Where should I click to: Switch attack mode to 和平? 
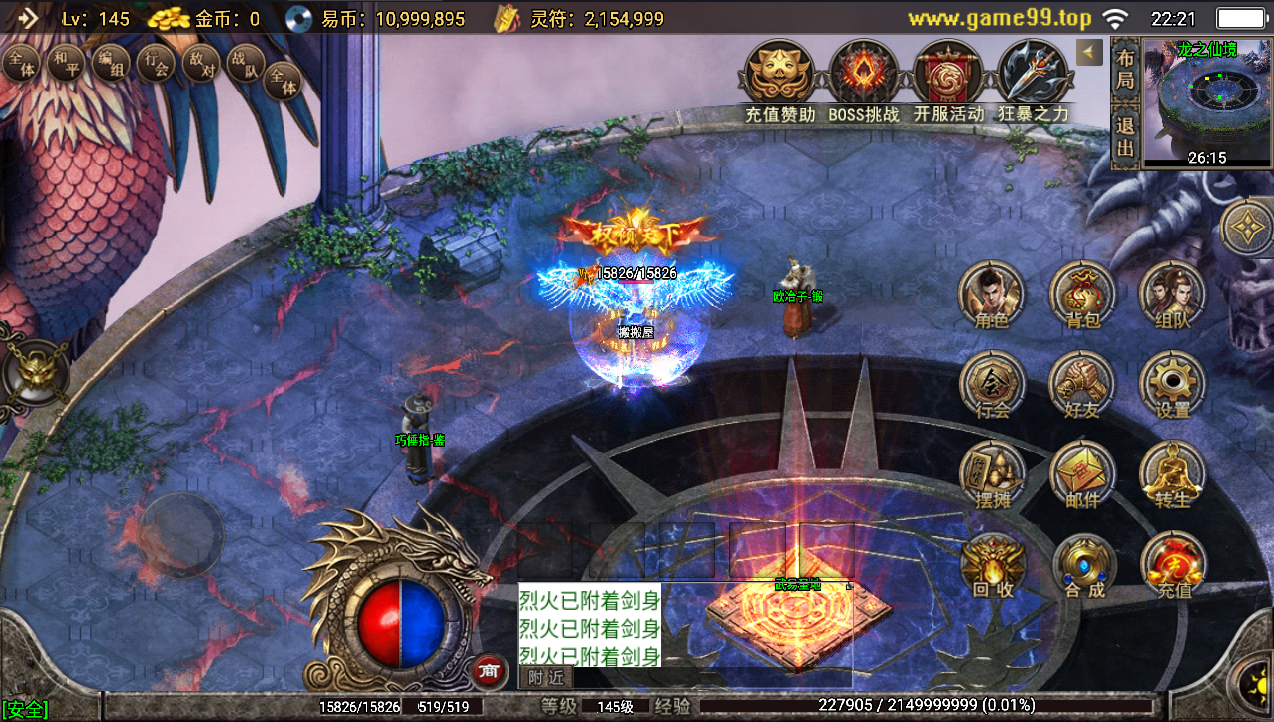coord(66,65)
